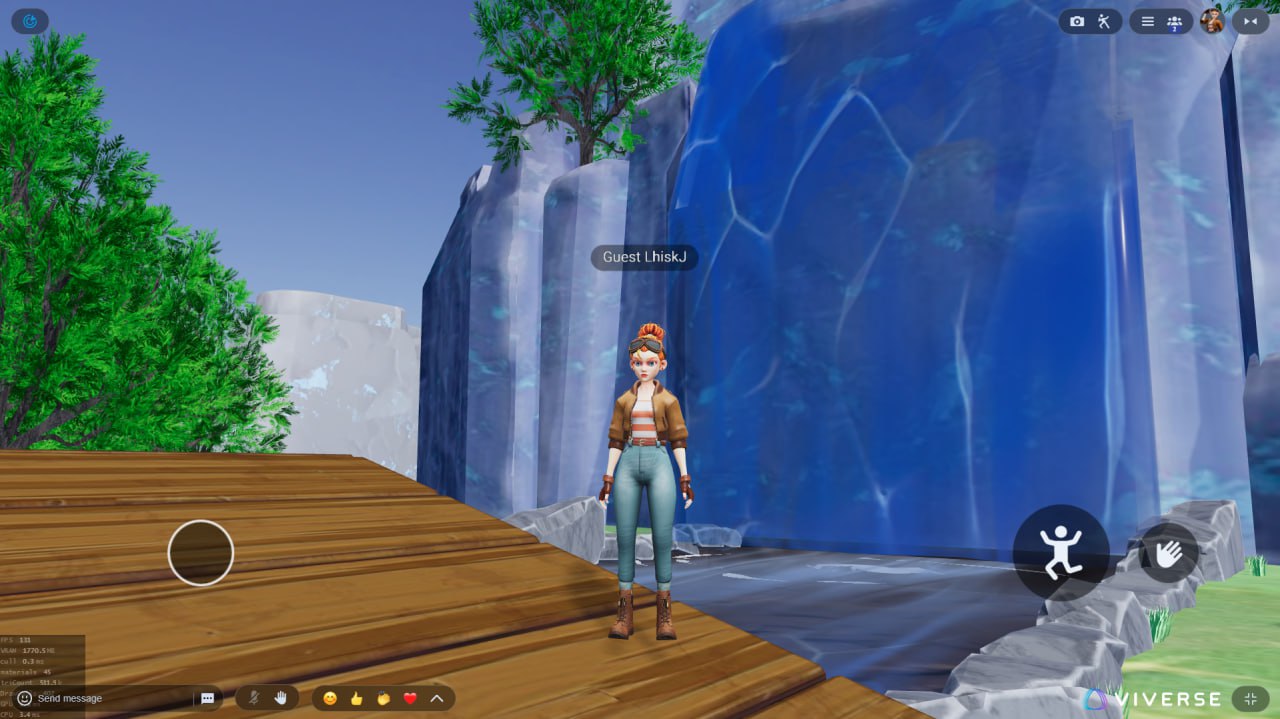Screen dimensions: 1280x719
Task: Open the avatar profile picture
Action: [1212, 21]
